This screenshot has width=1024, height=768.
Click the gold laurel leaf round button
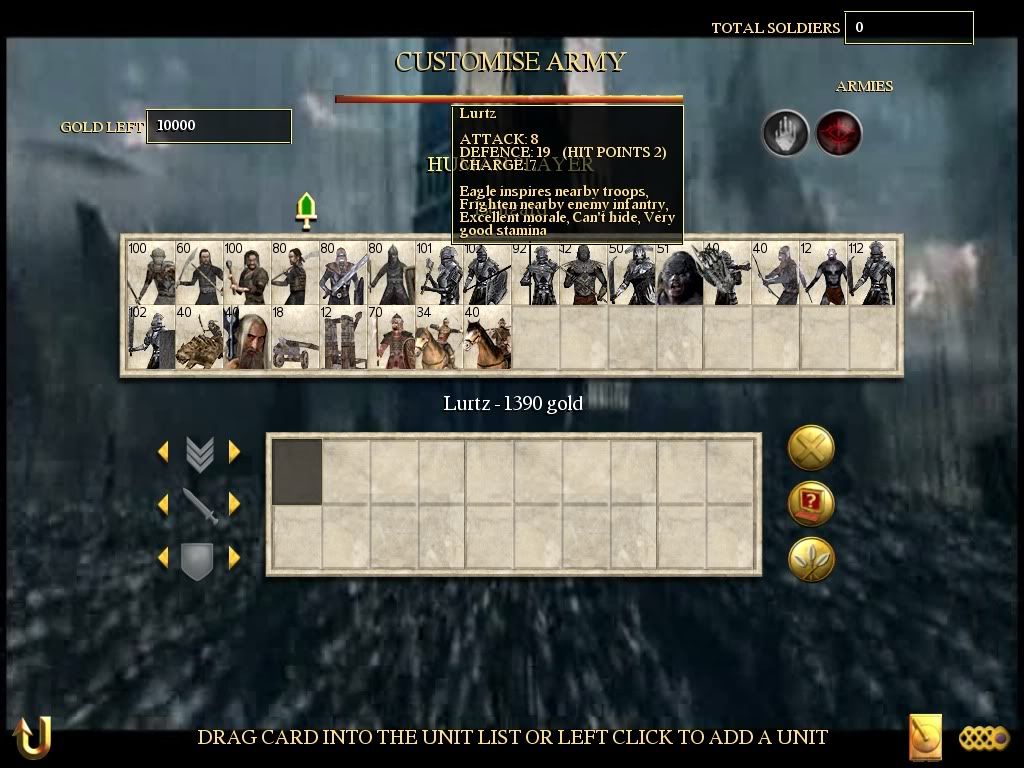pos(811,559)
